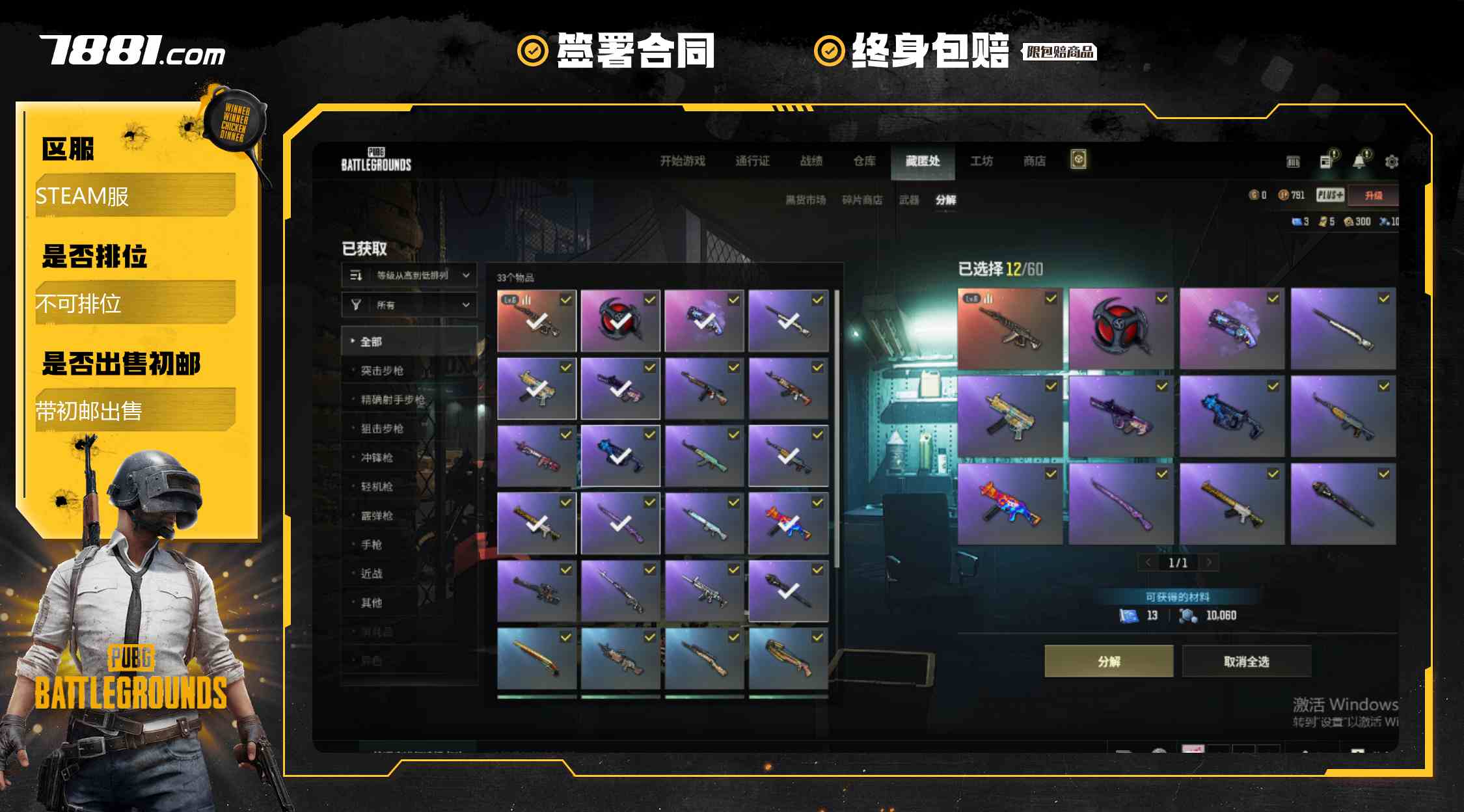Open notifications bell icon

pyautogui.click(x=1359, y=161)
